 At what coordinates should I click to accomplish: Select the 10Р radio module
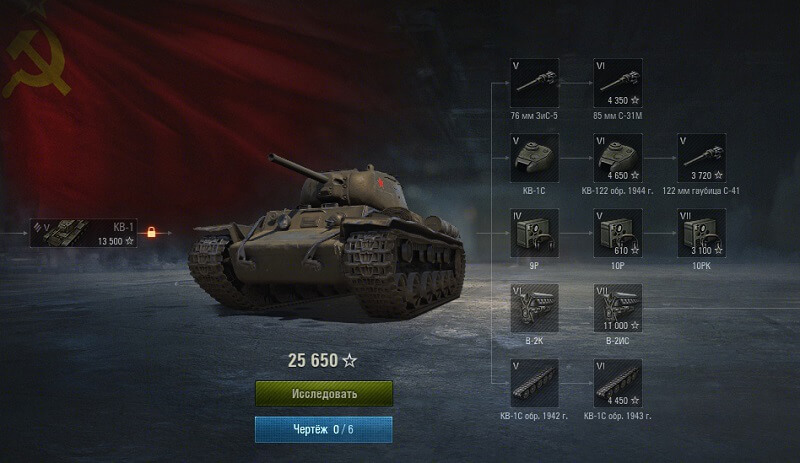(x=617, y=234)
